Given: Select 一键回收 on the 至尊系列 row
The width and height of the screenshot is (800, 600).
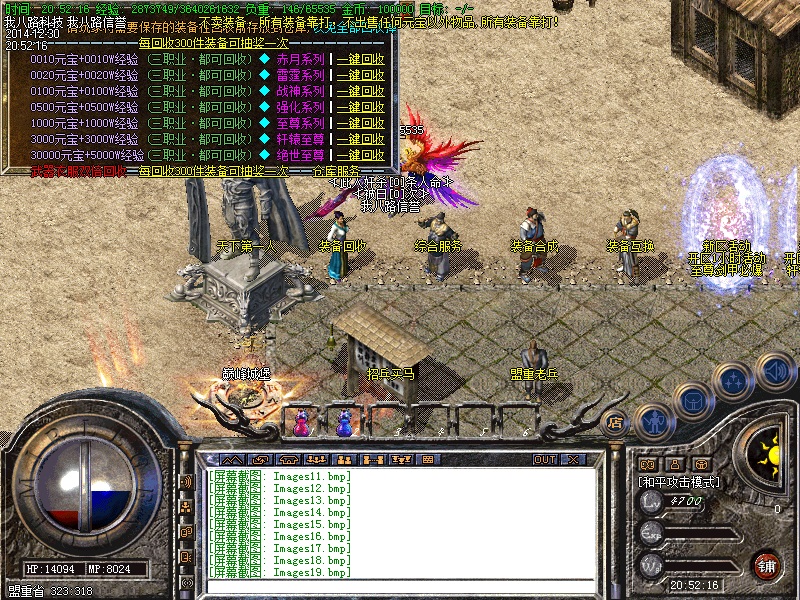Looking at the screenshot, I should click(361, 123).
